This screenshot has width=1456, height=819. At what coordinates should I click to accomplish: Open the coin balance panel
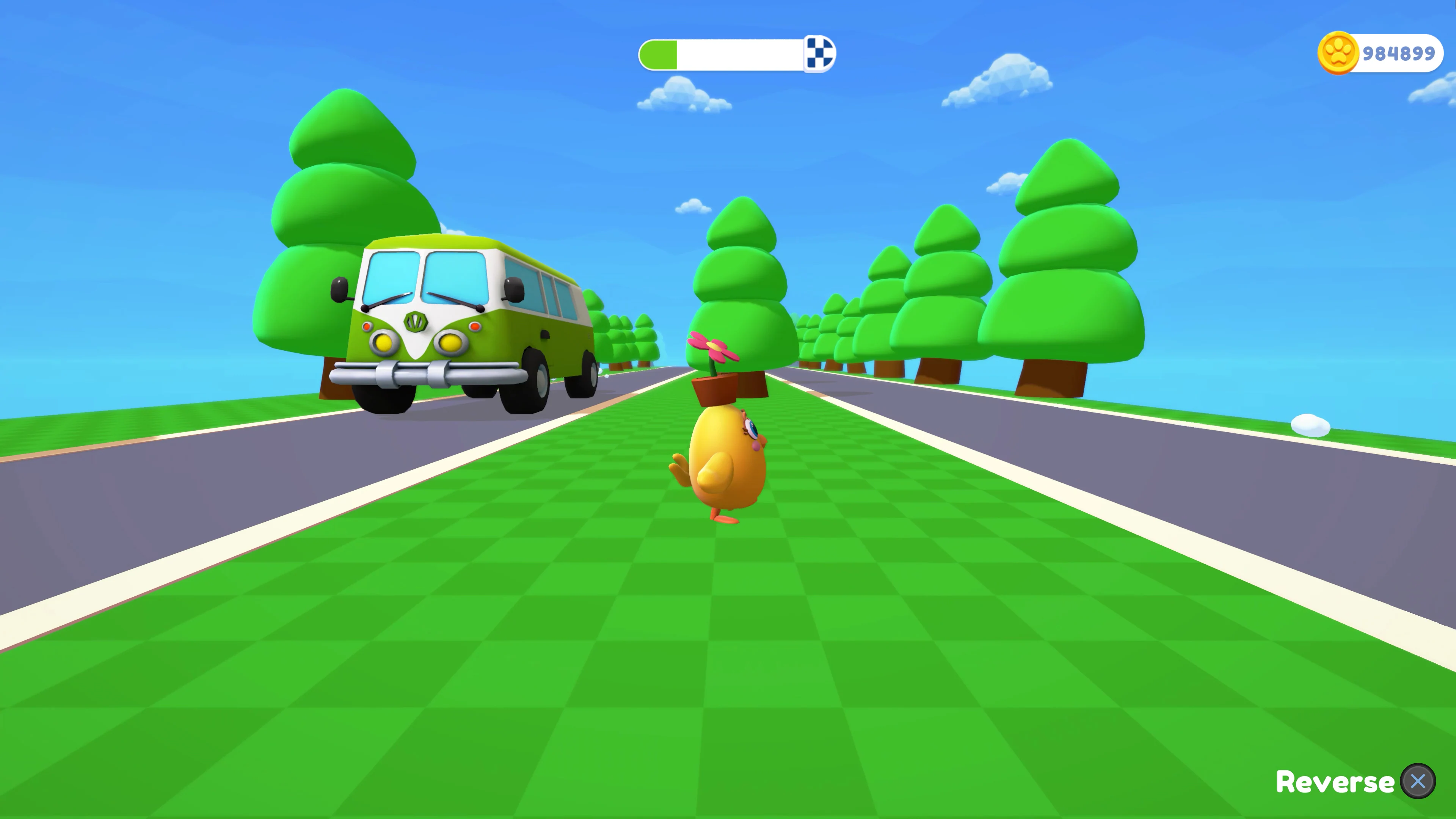1379,53
